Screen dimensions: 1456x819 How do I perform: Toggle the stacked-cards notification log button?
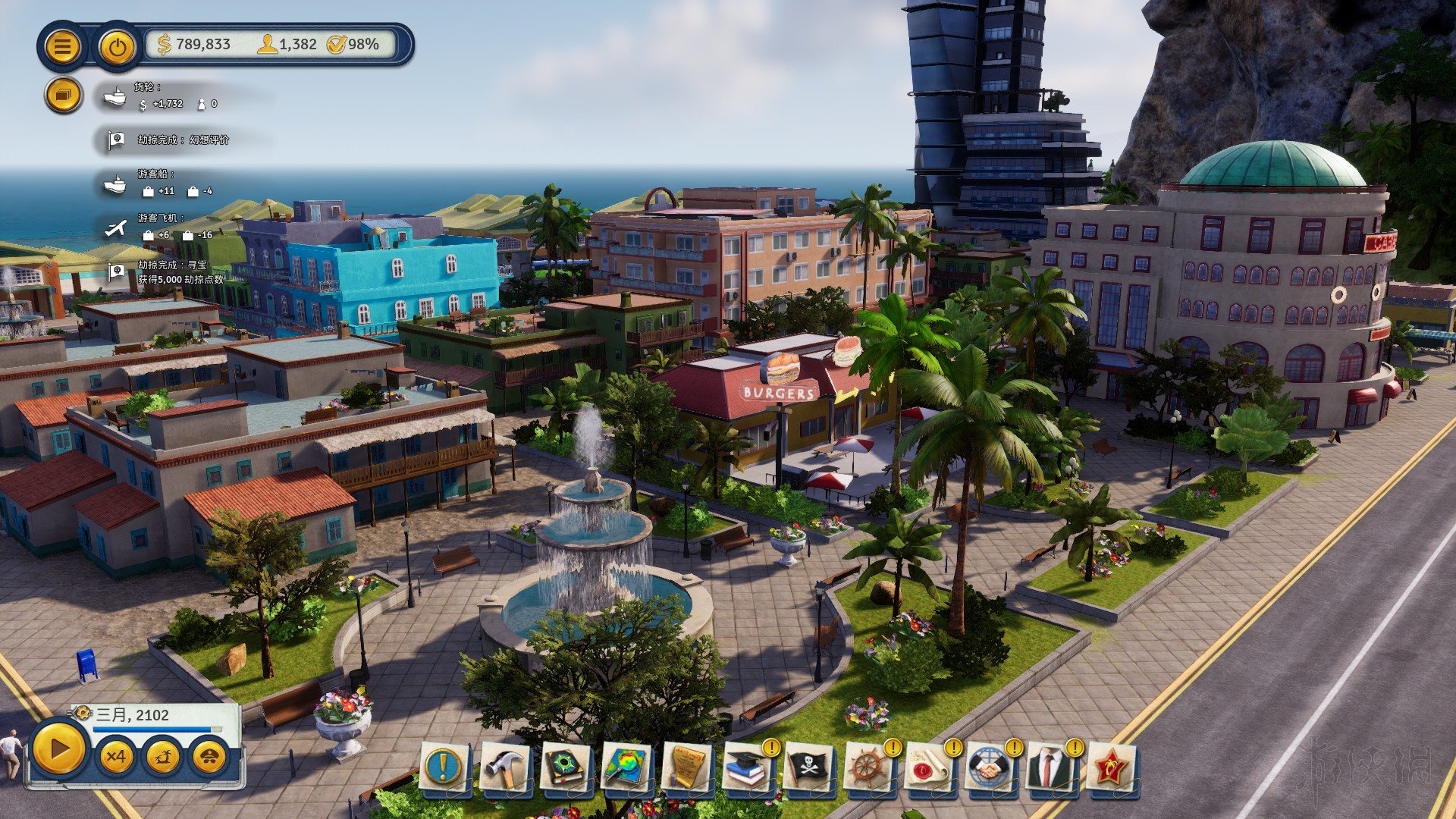click(x=63, y=96)
